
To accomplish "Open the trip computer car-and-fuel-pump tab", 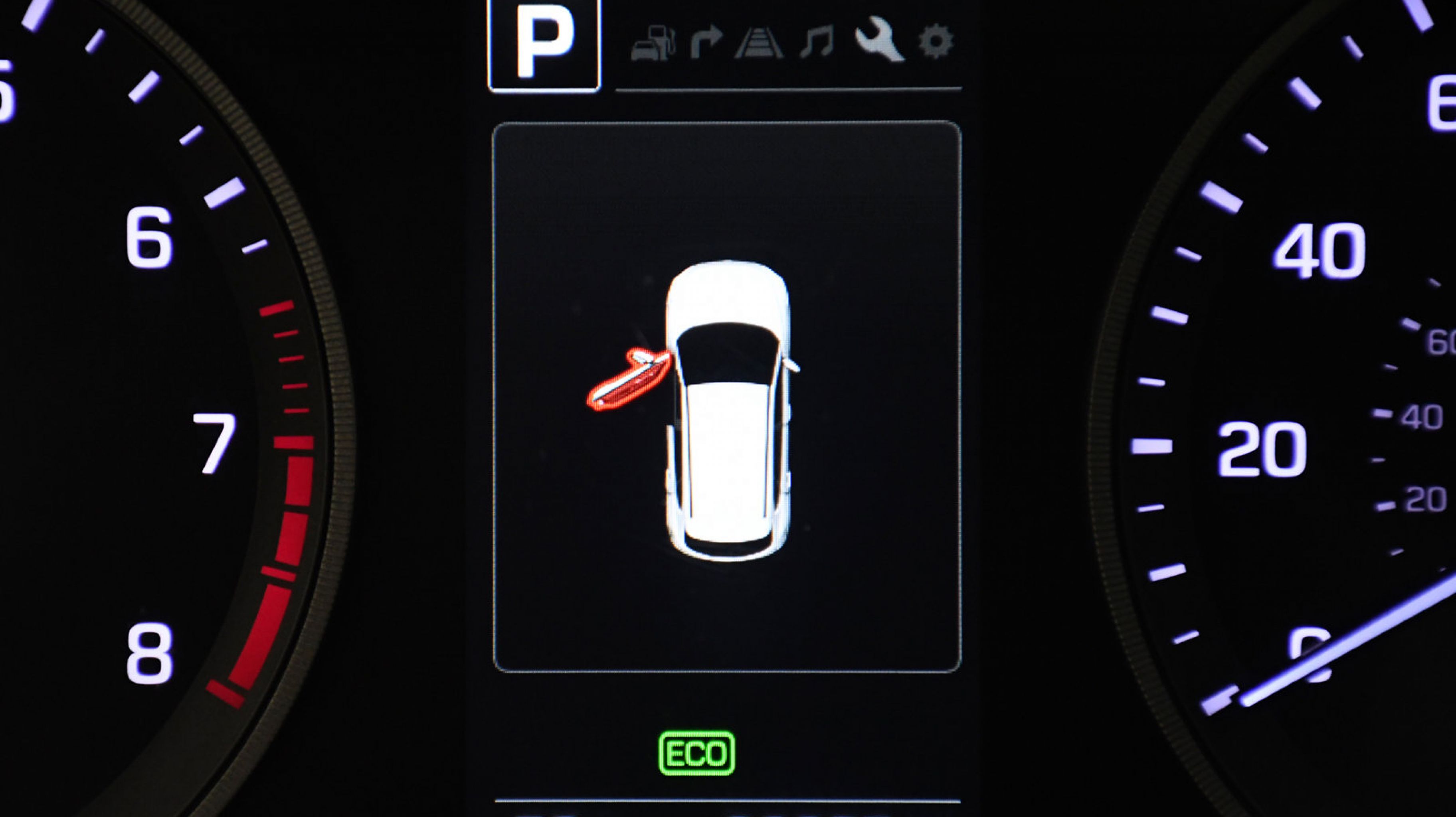I will (653, 43).
